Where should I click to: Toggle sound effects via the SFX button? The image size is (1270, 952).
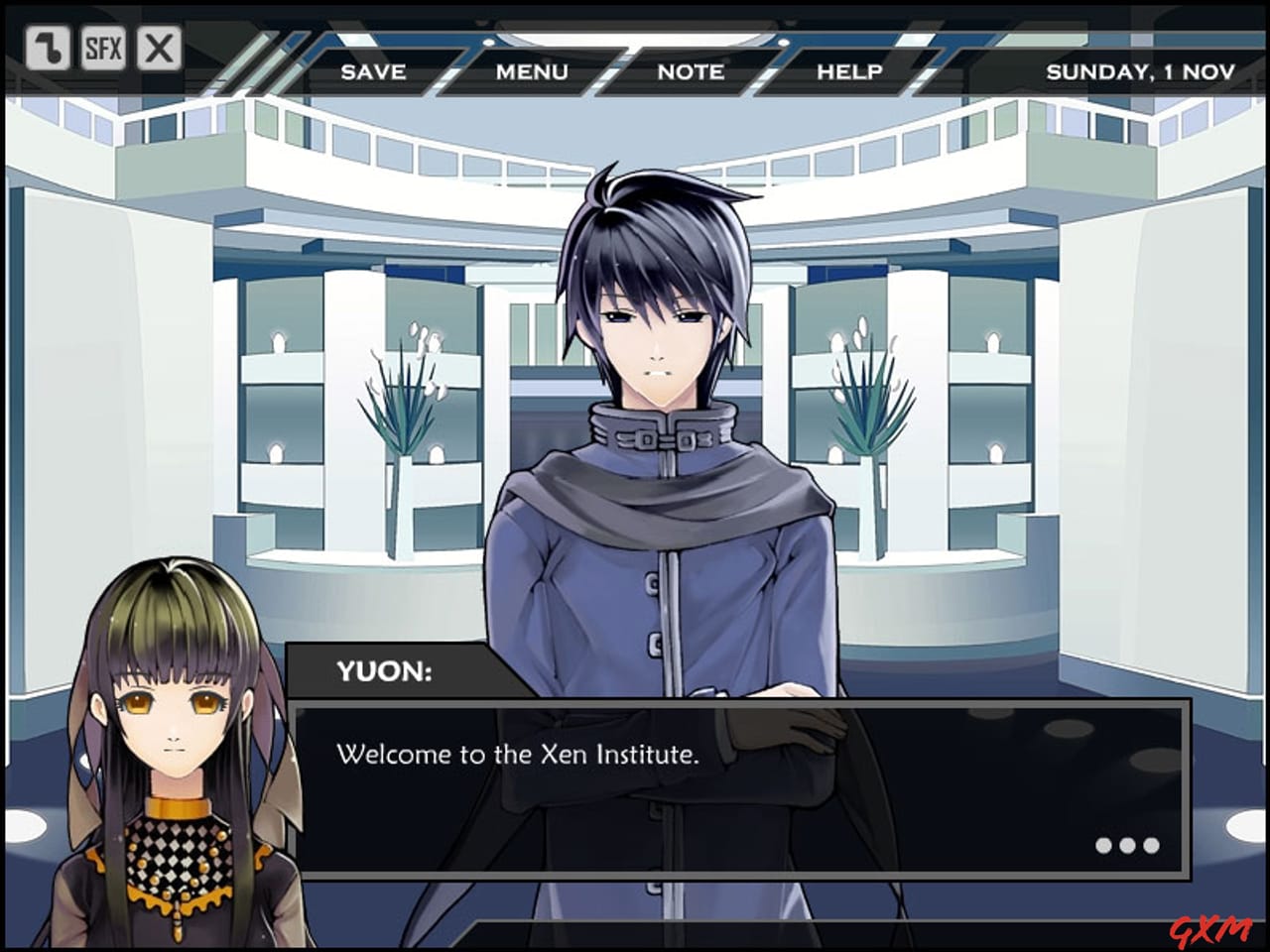(104, 47)
